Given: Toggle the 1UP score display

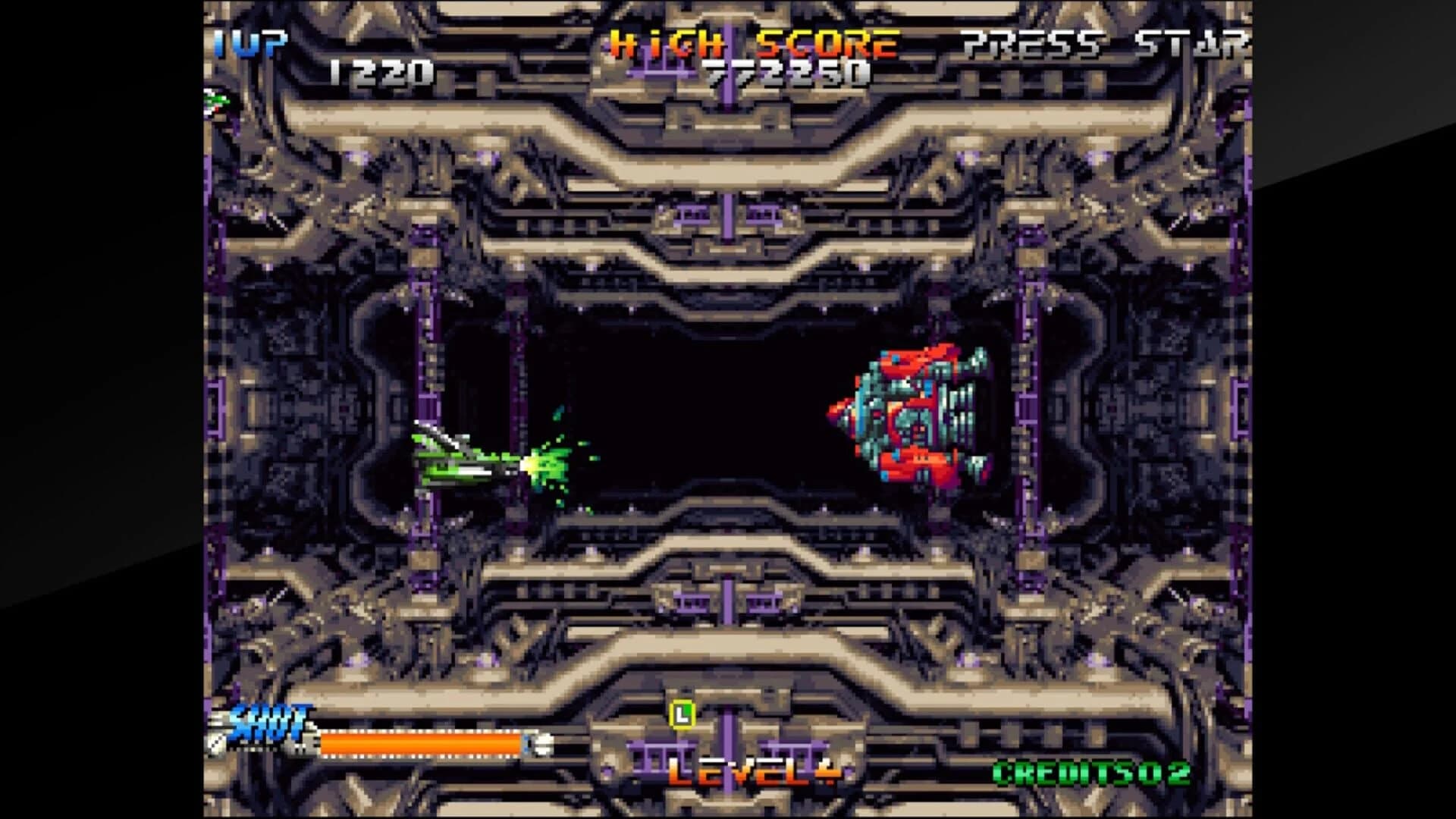Looking at the screenshot, I should pyautogui.click(x=252, y=43).
